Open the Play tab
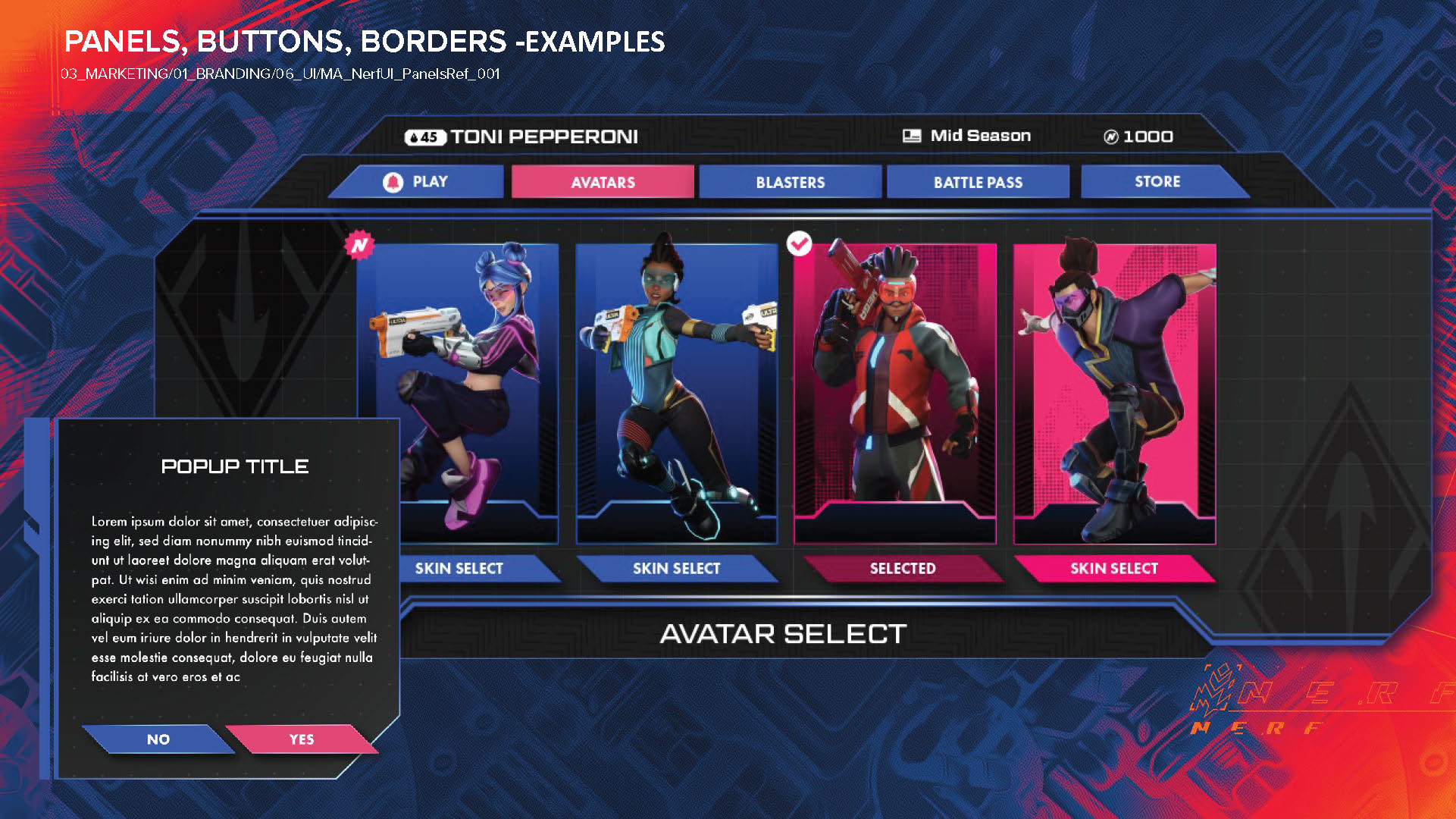Viewport: 1456px width, 819px height. pyautogui.click(x=418, y=182)
